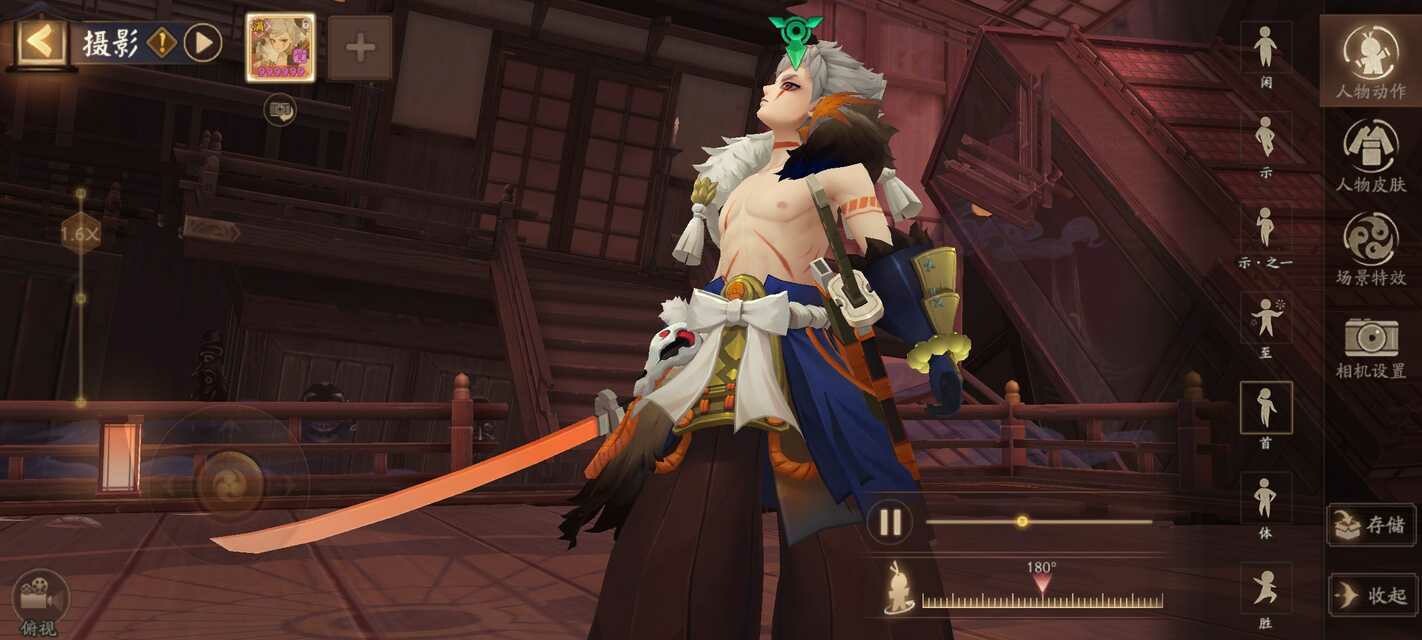Open the photography info exclamation icon
Viewport: 1422px width, 640px height.
click(x=162, y=43)
